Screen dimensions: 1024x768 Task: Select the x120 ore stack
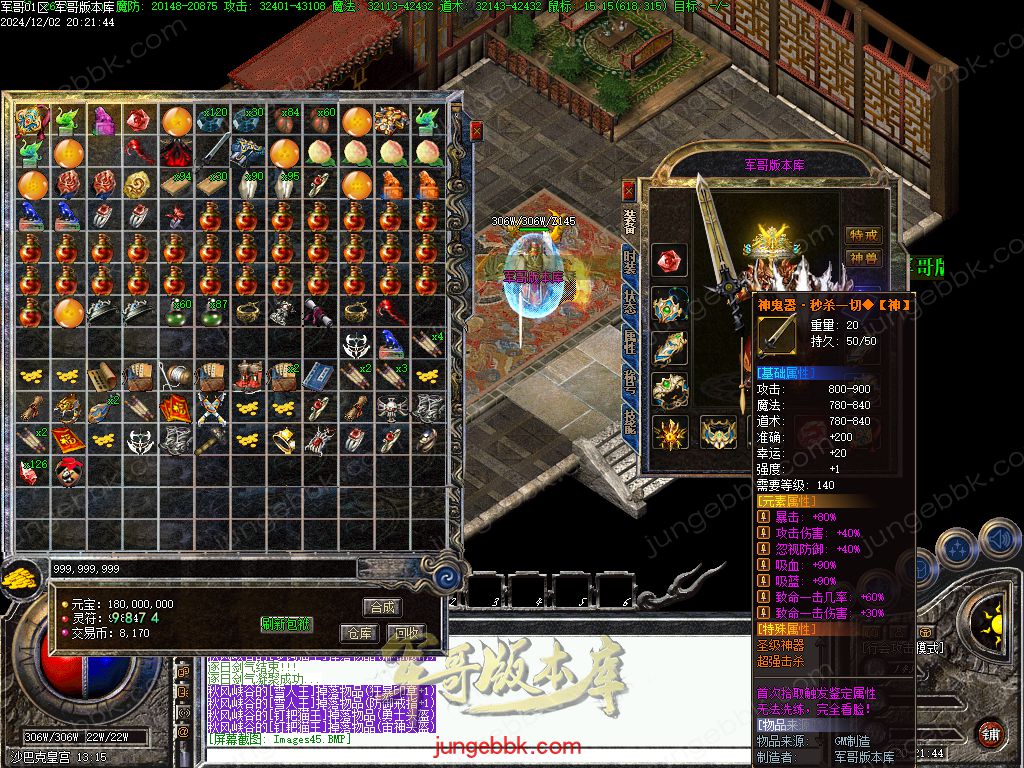213,122
